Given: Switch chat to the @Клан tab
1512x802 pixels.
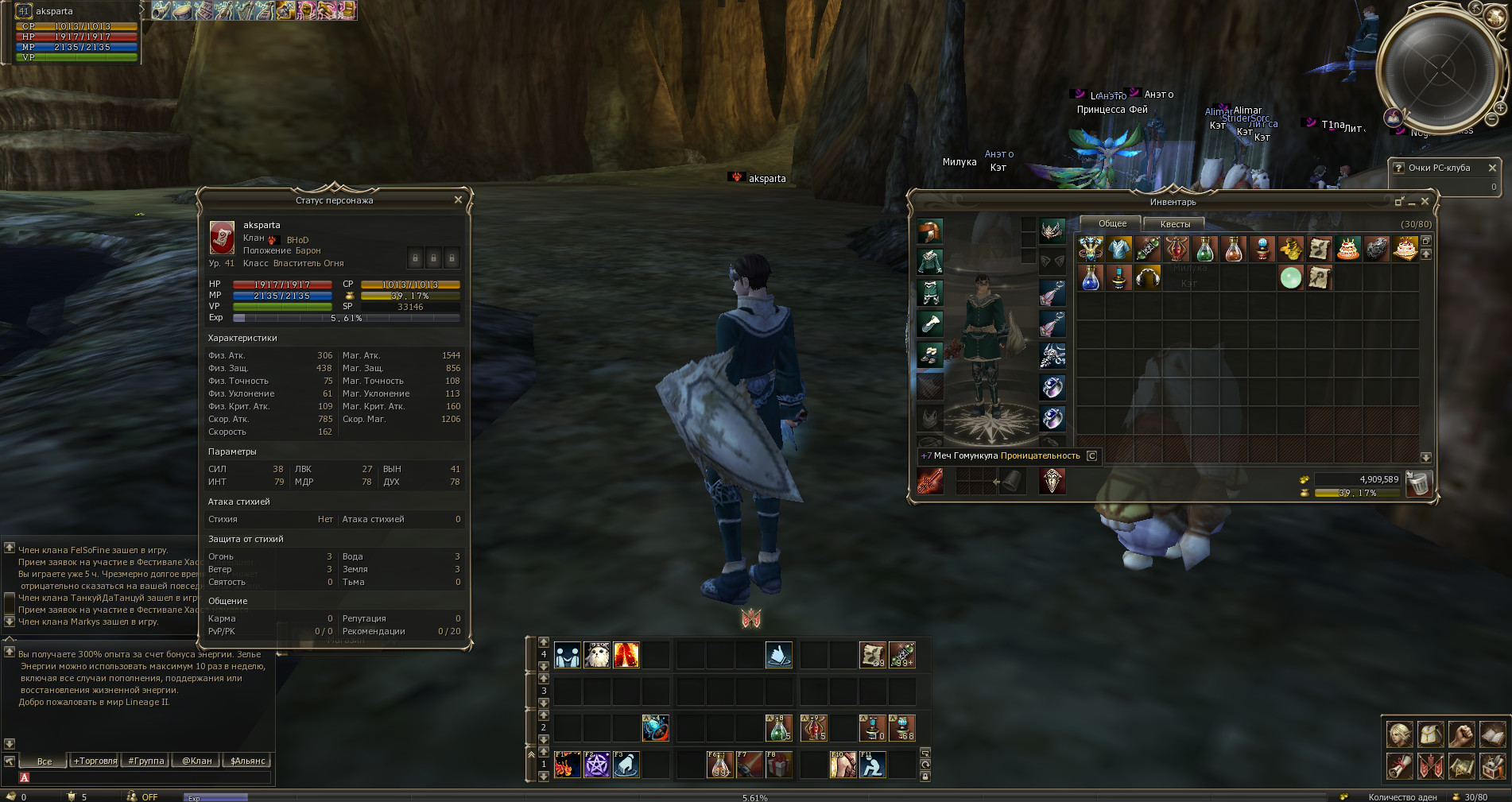Looking at the screenshot, I should (x=197, y=761).
